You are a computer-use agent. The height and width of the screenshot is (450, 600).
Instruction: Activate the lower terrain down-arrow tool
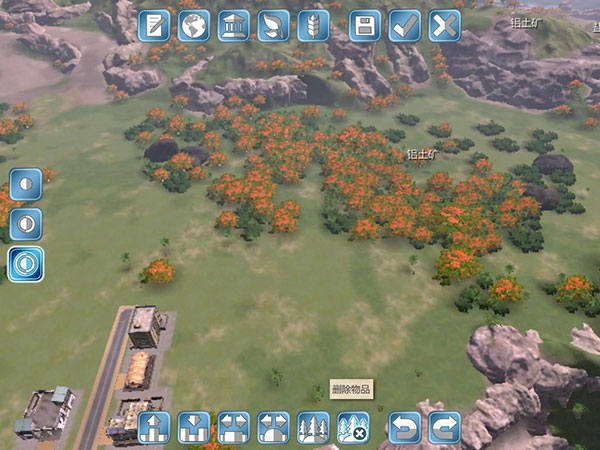193,427
